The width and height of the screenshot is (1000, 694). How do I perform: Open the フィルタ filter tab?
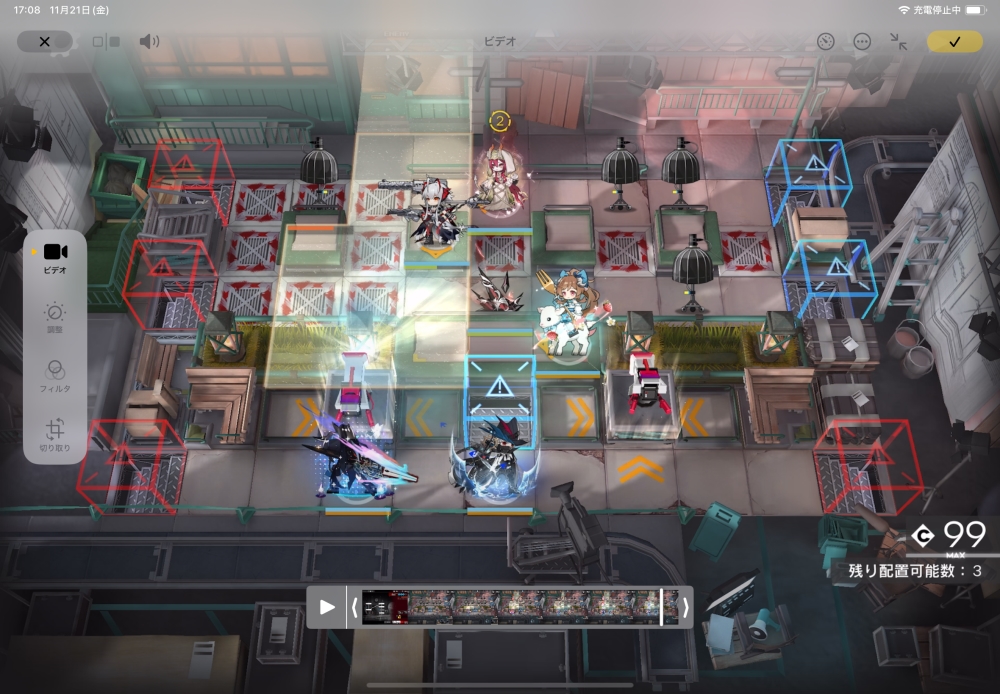click(55, 374)
